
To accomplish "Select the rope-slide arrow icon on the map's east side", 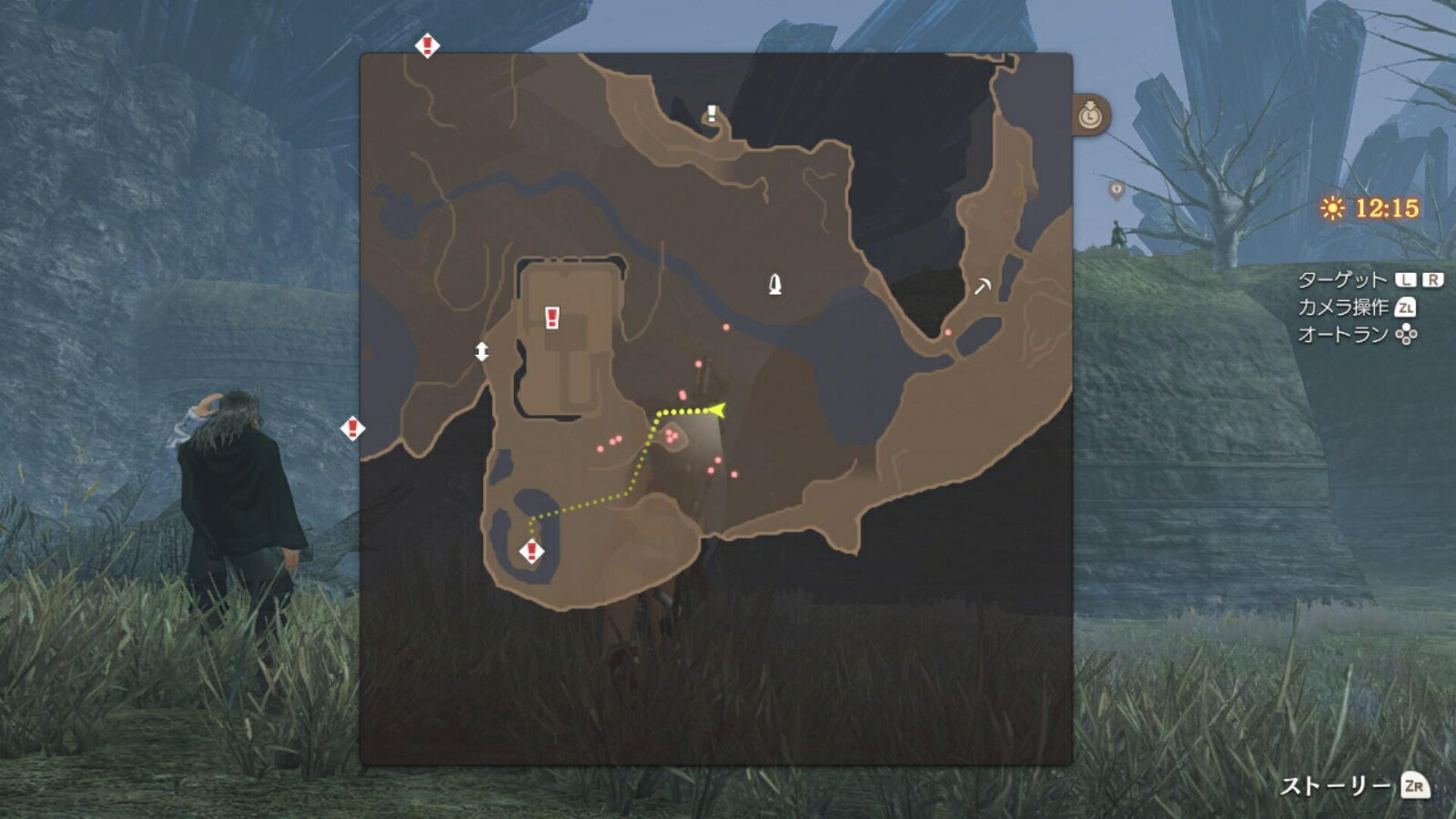I will pyautogui.click(x=982, y=286).
